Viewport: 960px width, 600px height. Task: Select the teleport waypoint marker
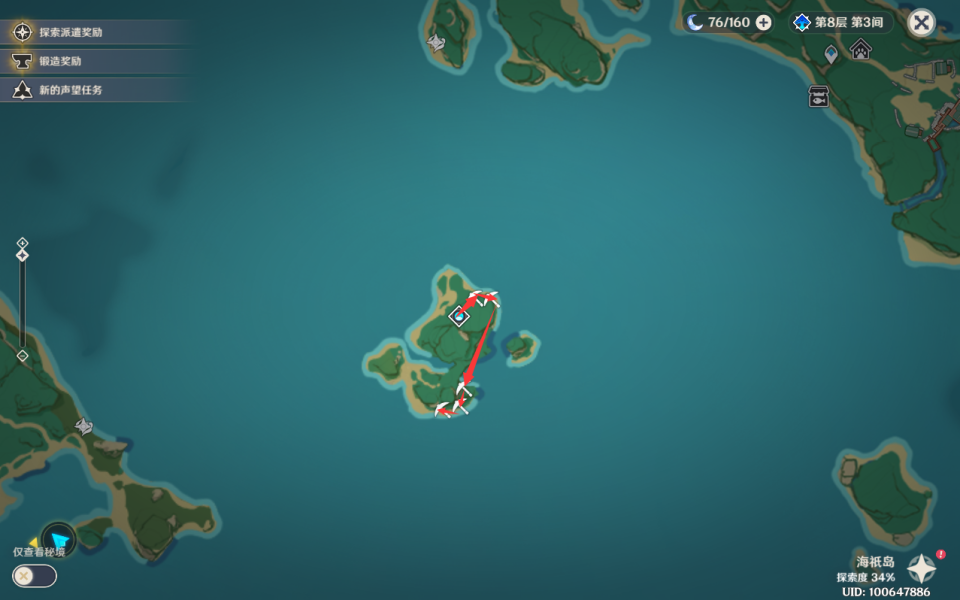tap(831, 53)
